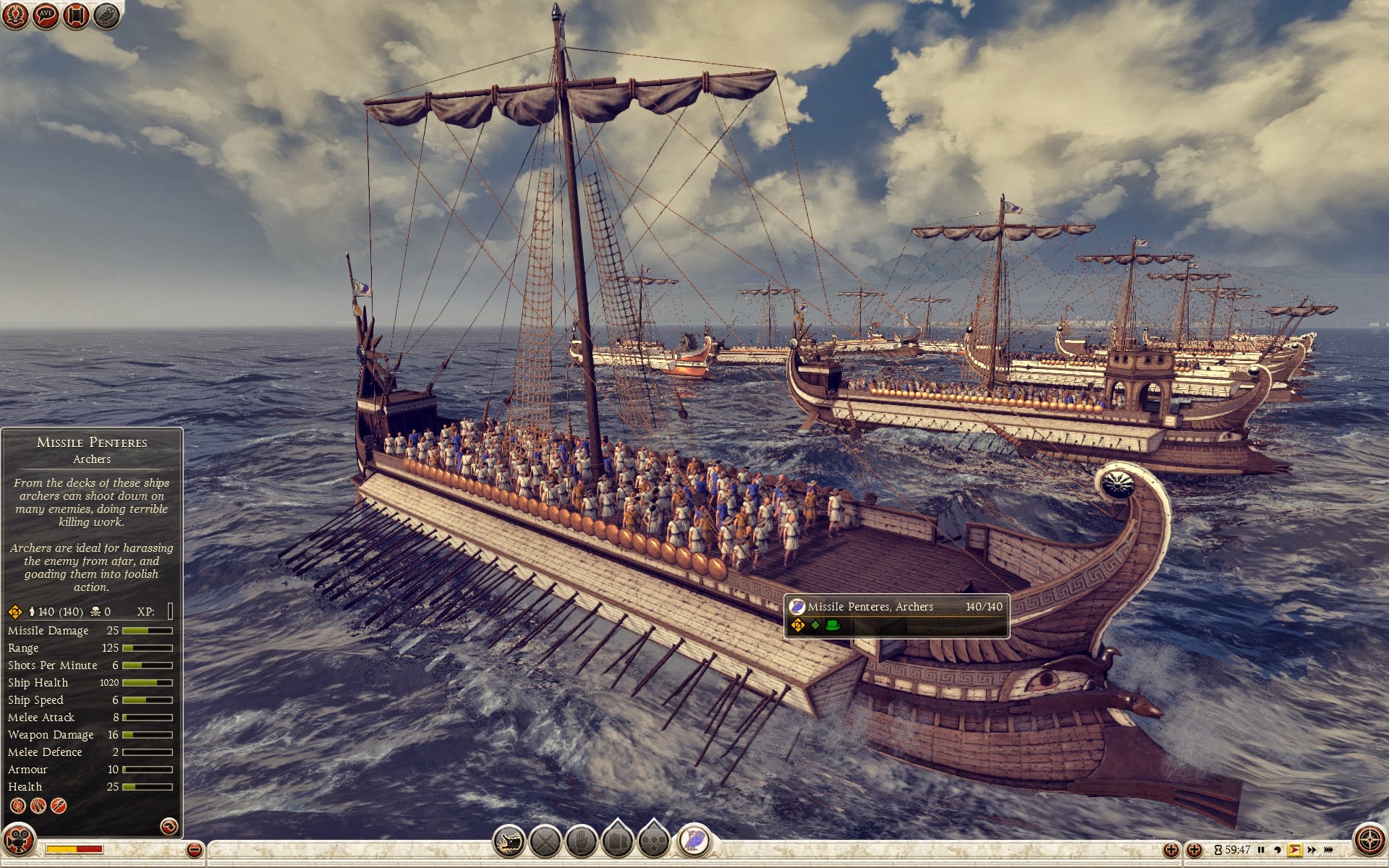This screenshot has width=1389, height=868.
Task: Open the formations button with banners
Action: [x=618, y=841]
